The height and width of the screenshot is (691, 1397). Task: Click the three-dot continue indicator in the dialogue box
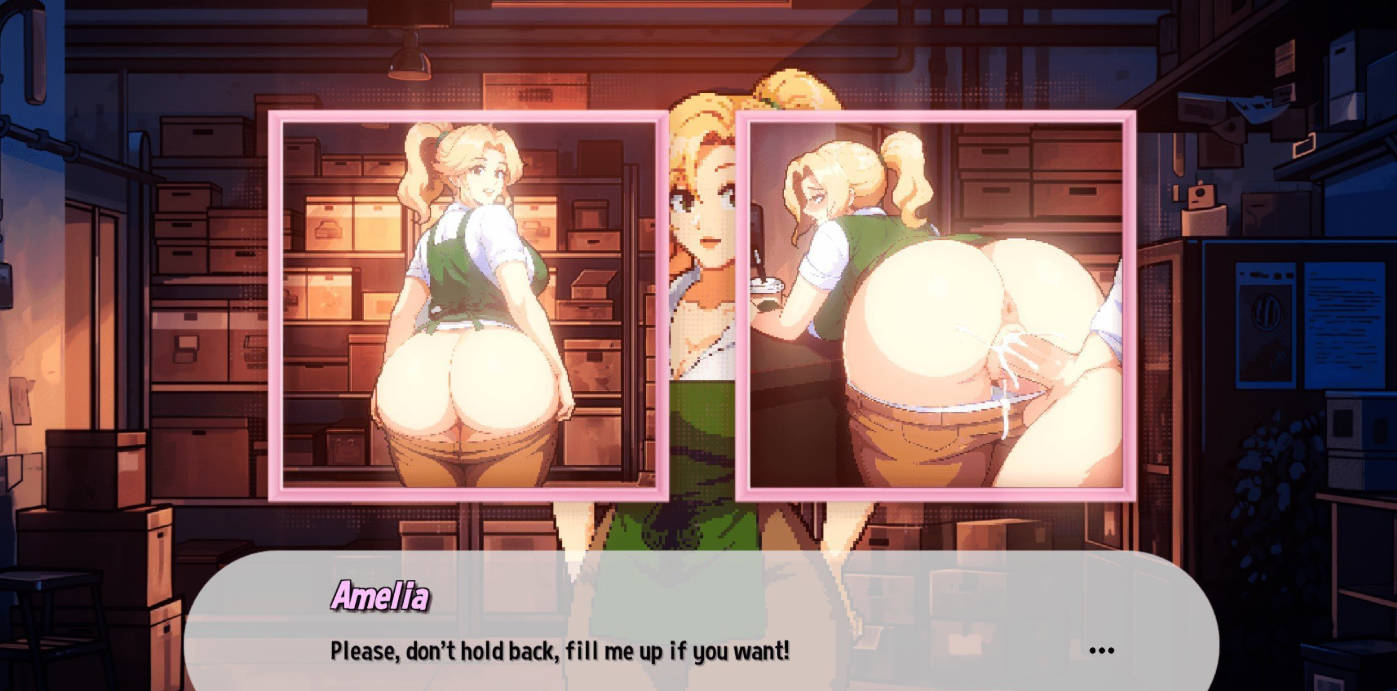(x=1101, y=651)
